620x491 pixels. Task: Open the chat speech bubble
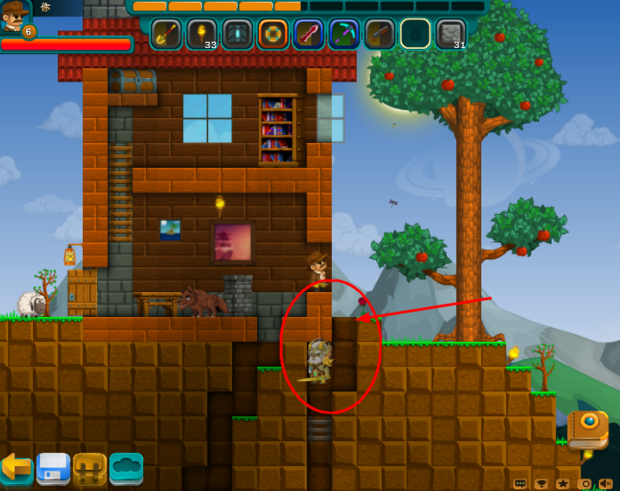(x=520, y=483)
